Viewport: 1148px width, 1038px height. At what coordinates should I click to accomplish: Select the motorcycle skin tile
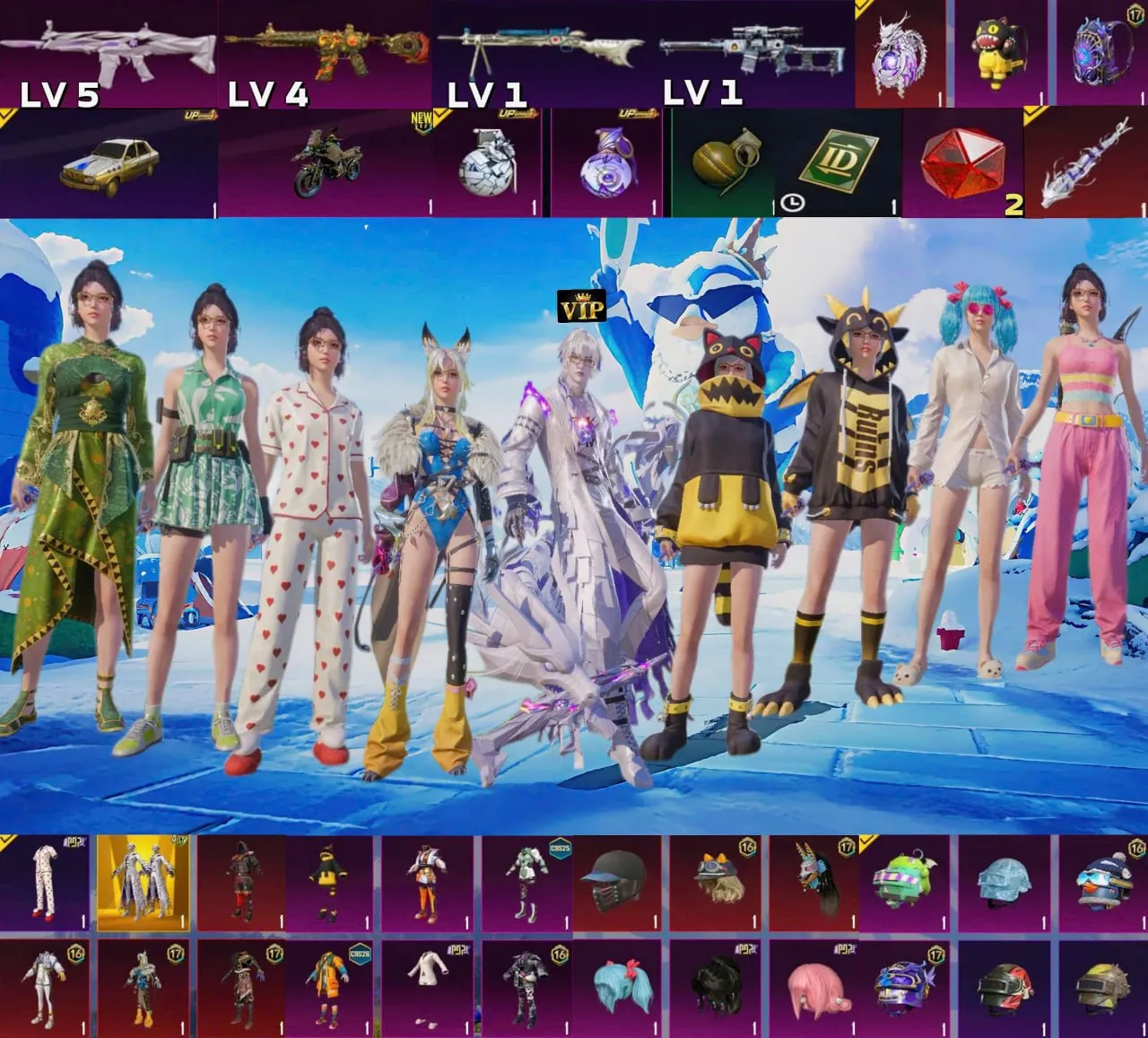pos(325,164)
